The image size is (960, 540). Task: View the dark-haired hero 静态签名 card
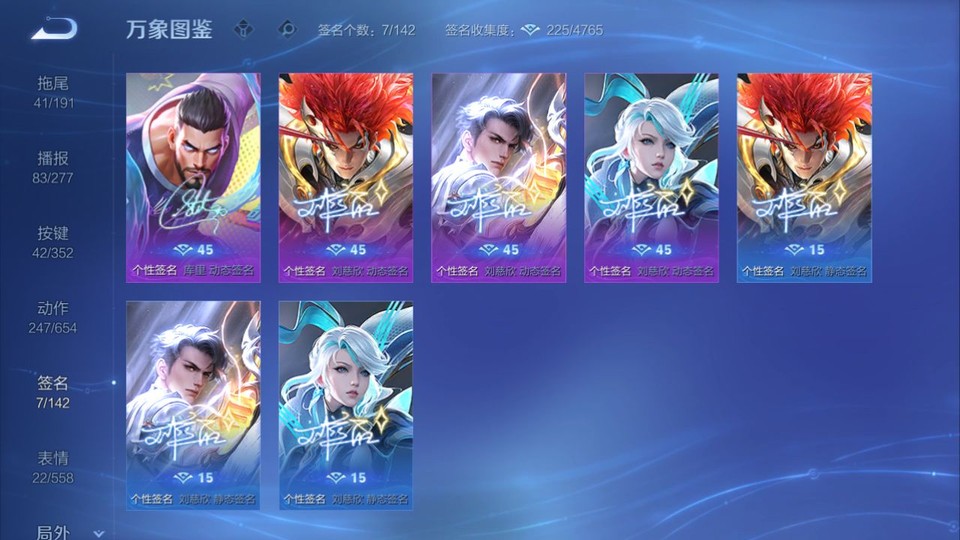click(193, 405)
